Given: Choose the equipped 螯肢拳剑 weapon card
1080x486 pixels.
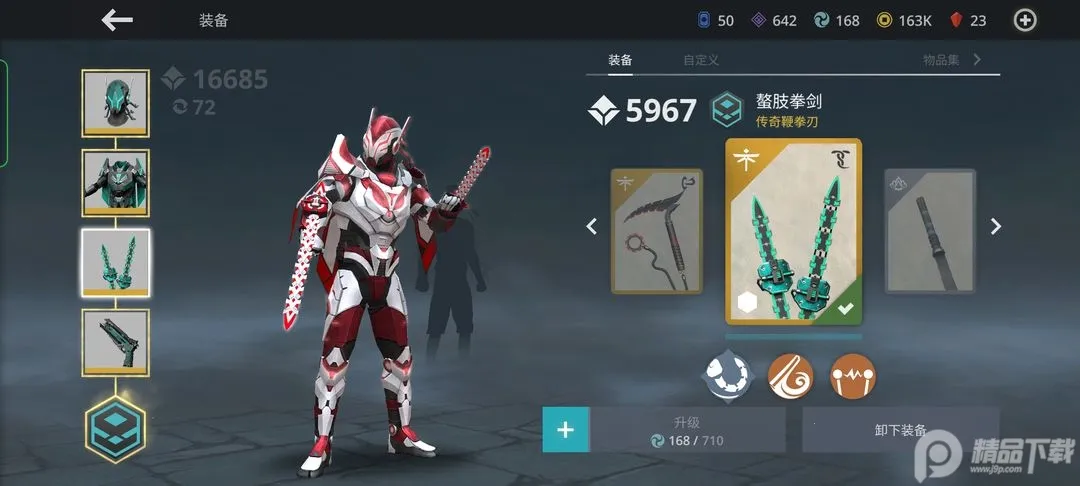Looking at the screenshot, I should pyautogui.click(x=793, y=231).
